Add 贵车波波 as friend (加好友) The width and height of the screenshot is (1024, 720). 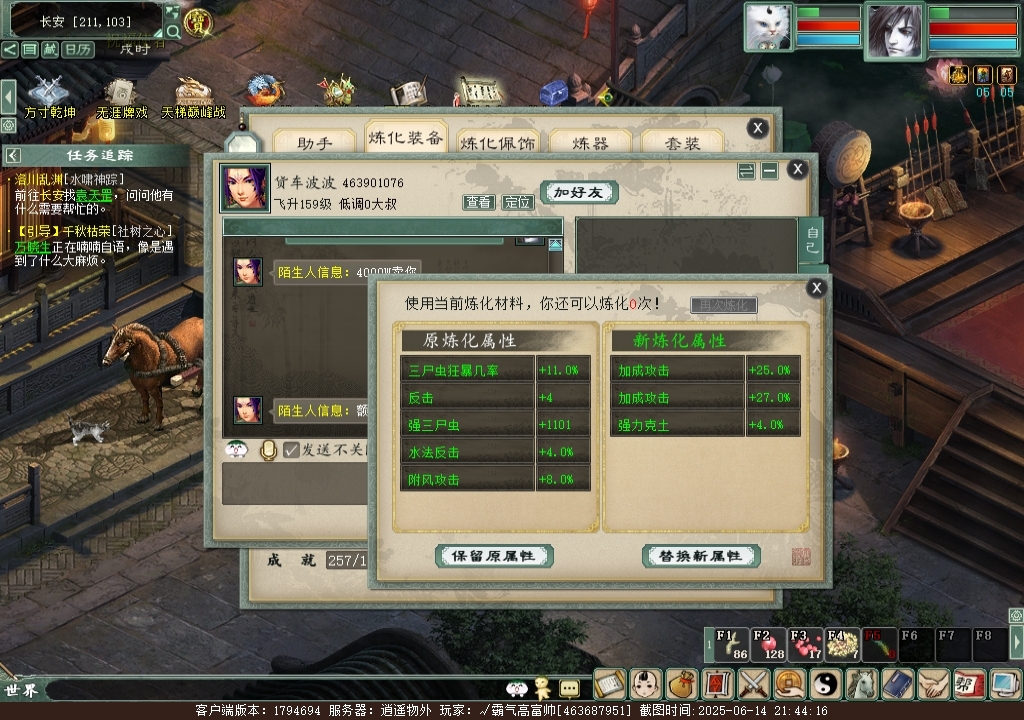pos(579,192)
